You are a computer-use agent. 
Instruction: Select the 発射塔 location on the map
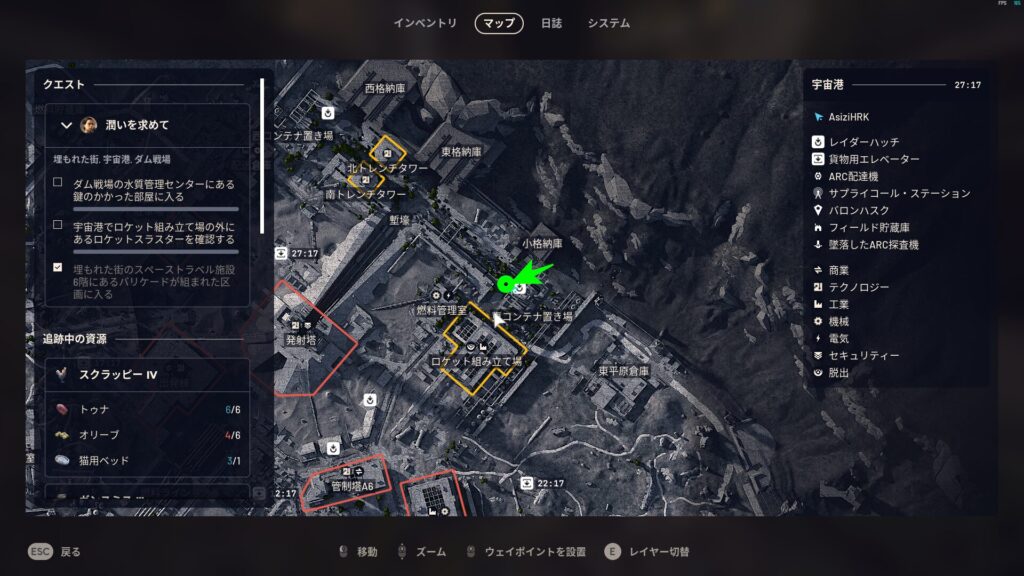click(x=300, y=340)
